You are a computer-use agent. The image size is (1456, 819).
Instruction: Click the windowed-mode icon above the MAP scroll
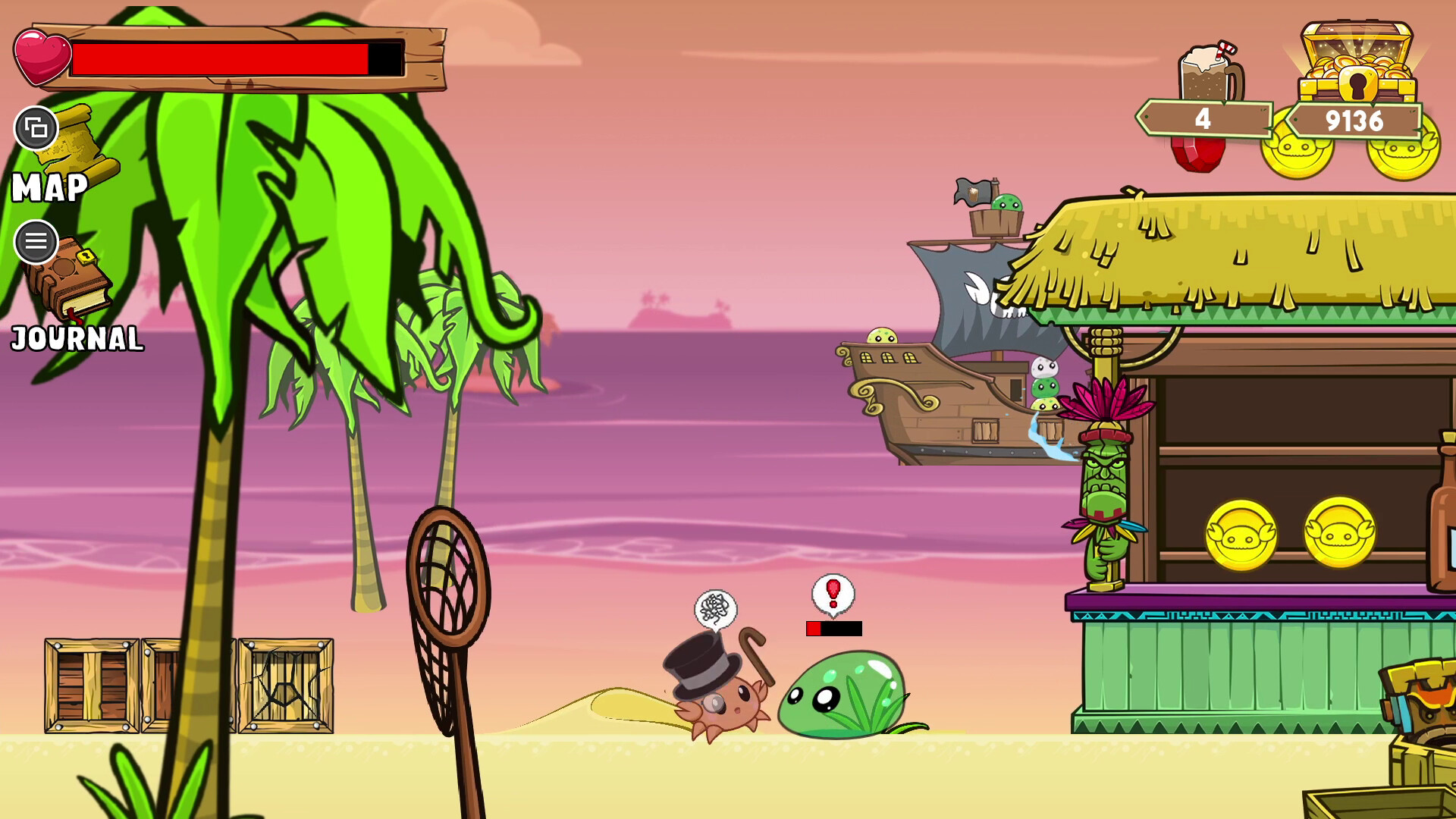[x=36, y=130]
